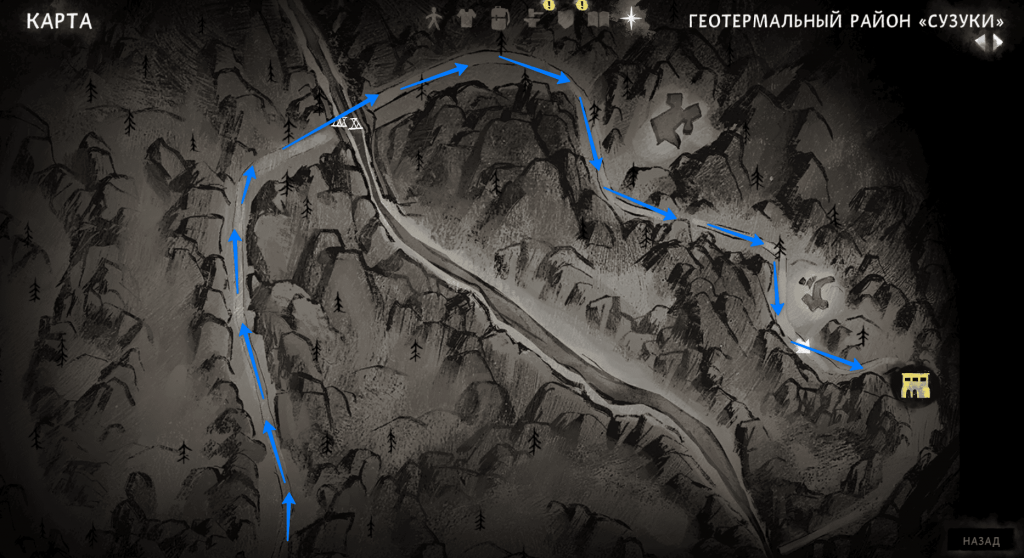Show the previous region with left arrow
This screenshot has height=558, width=1024.
pyautogui.click(x=981, y=41)
